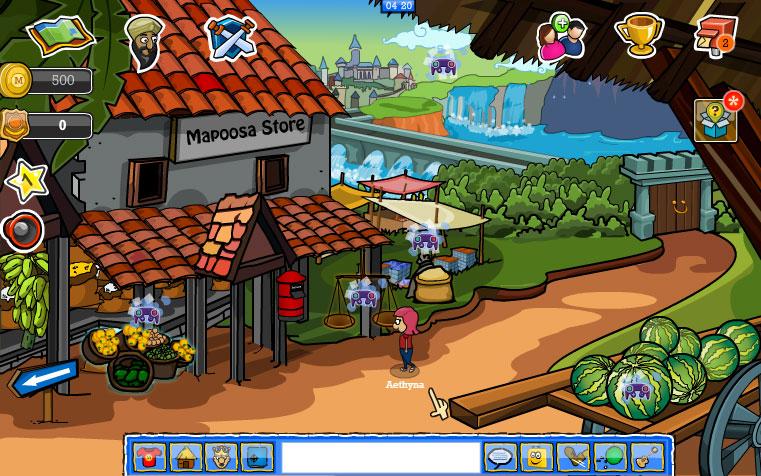
Task: Go to the hut home button
Action: 185,458
